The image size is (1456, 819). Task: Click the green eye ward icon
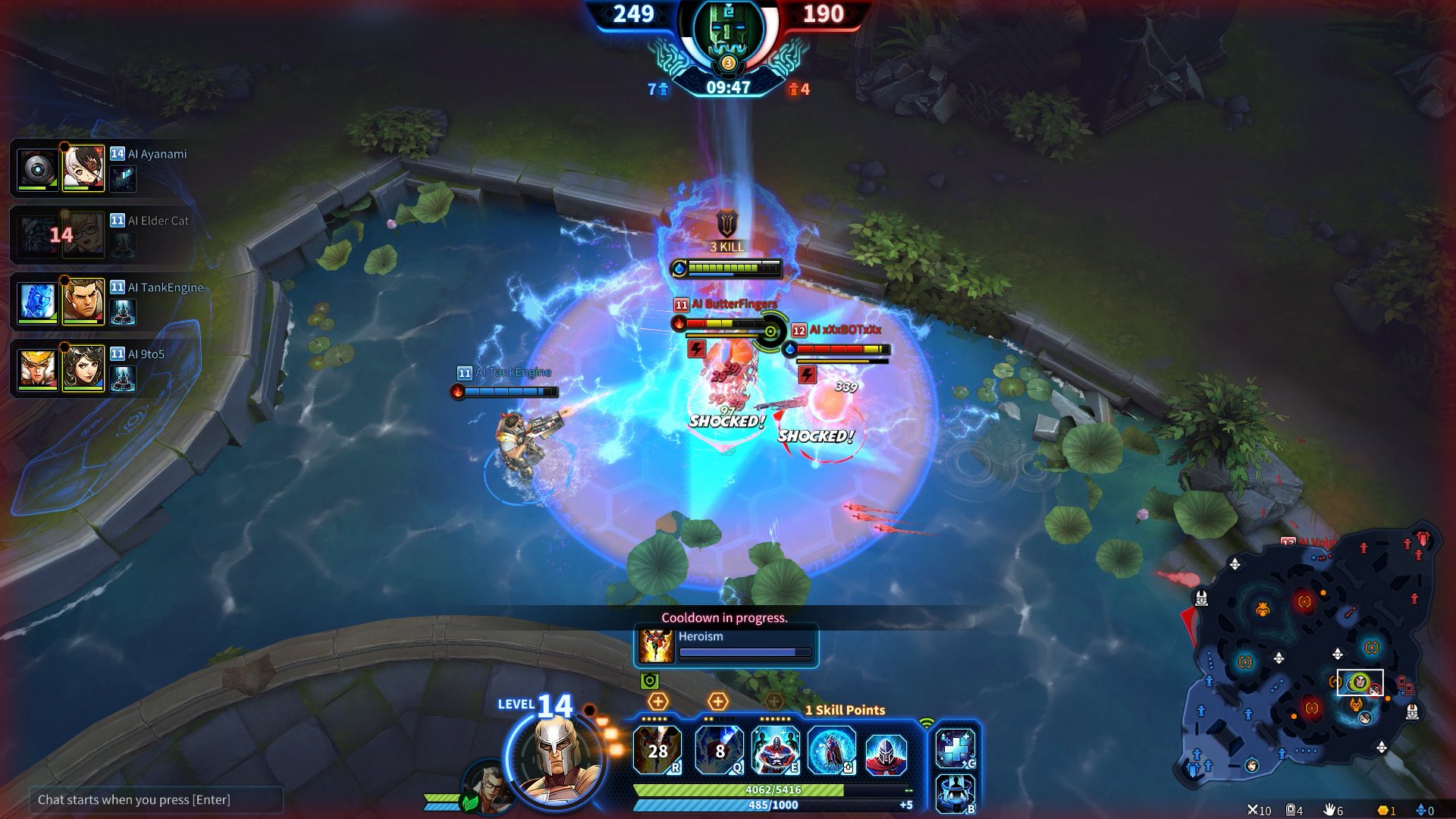click(x=649, y=681)
